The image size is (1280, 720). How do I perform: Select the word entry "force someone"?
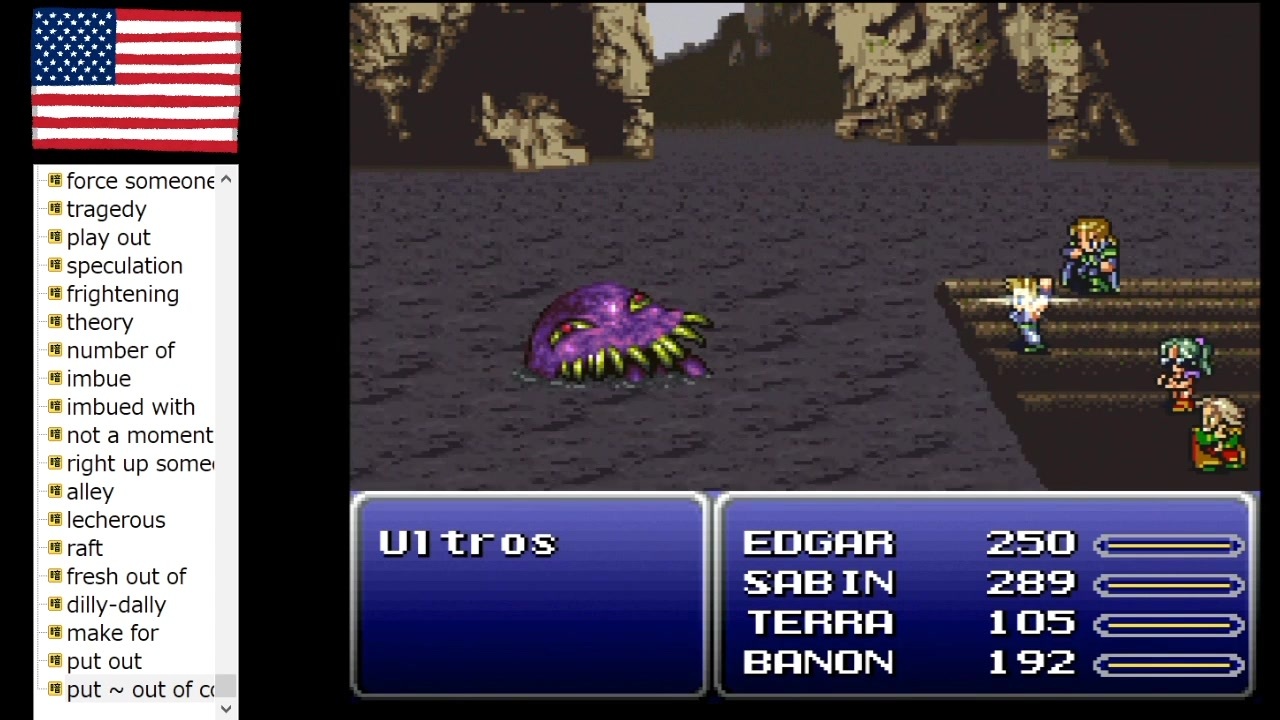click(x=140, y=181)
